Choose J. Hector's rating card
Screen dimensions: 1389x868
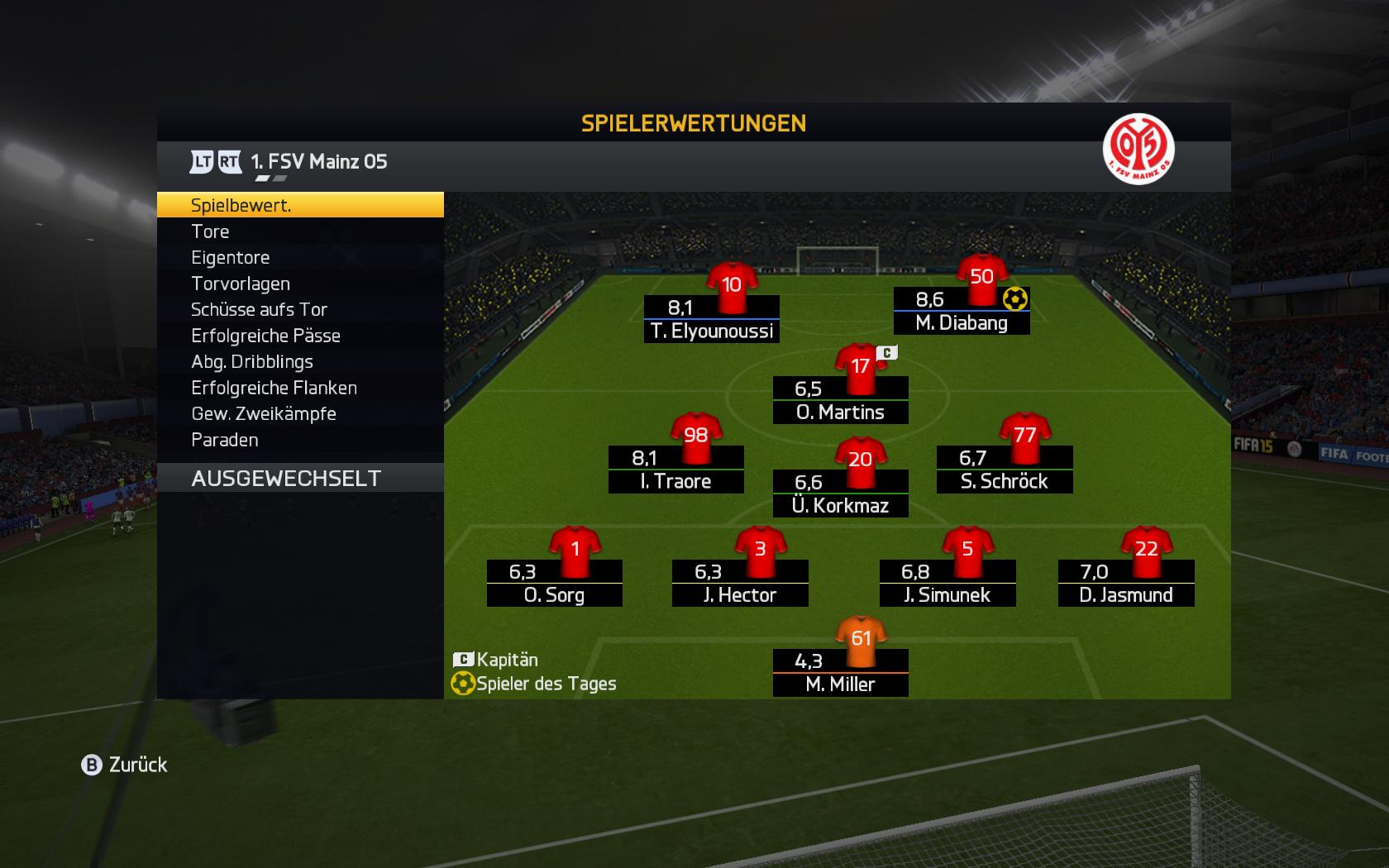(x=740, y=583)
